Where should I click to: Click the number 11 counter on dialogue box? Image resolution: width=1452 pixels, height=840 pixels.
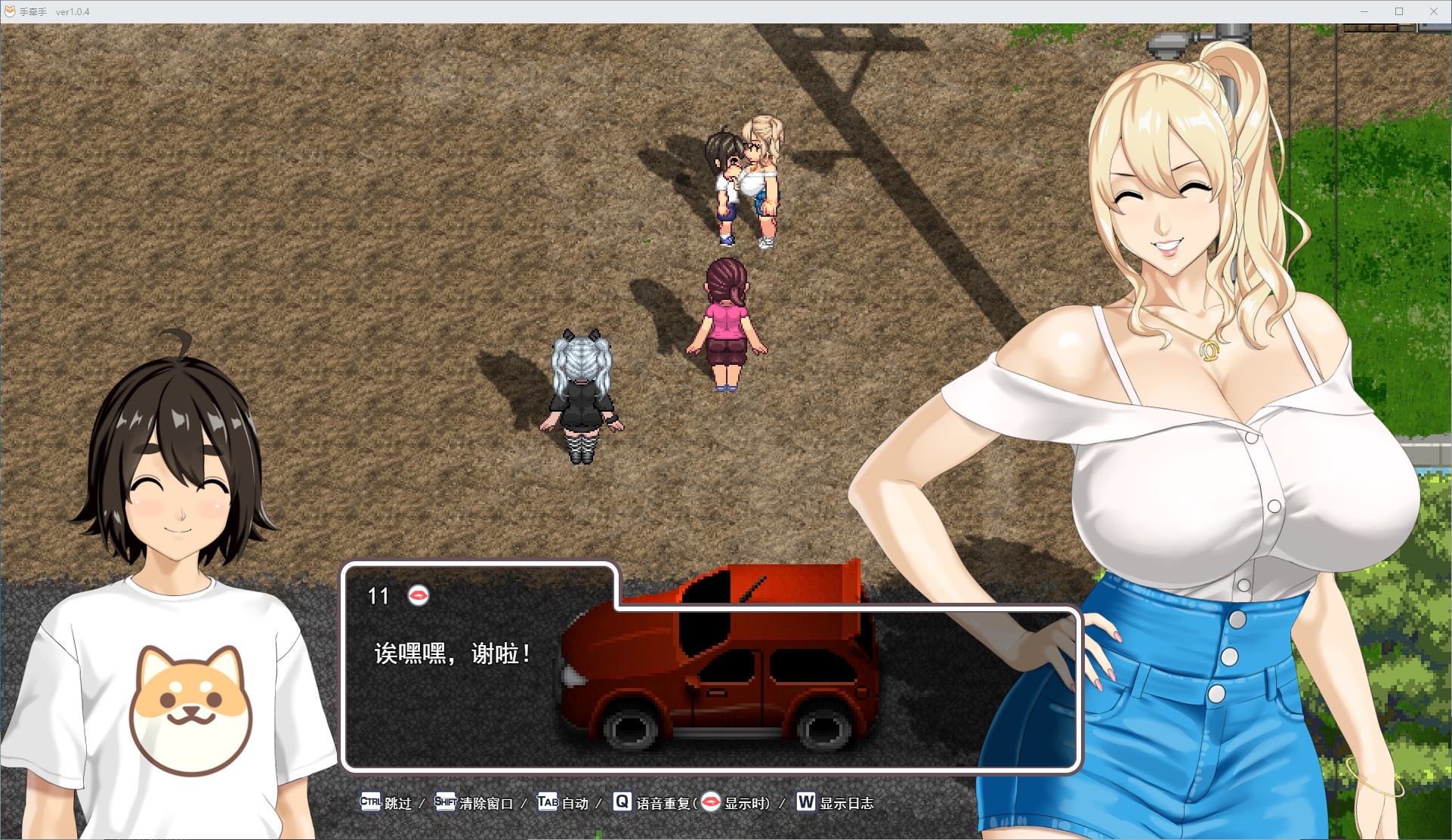point(379,596)
